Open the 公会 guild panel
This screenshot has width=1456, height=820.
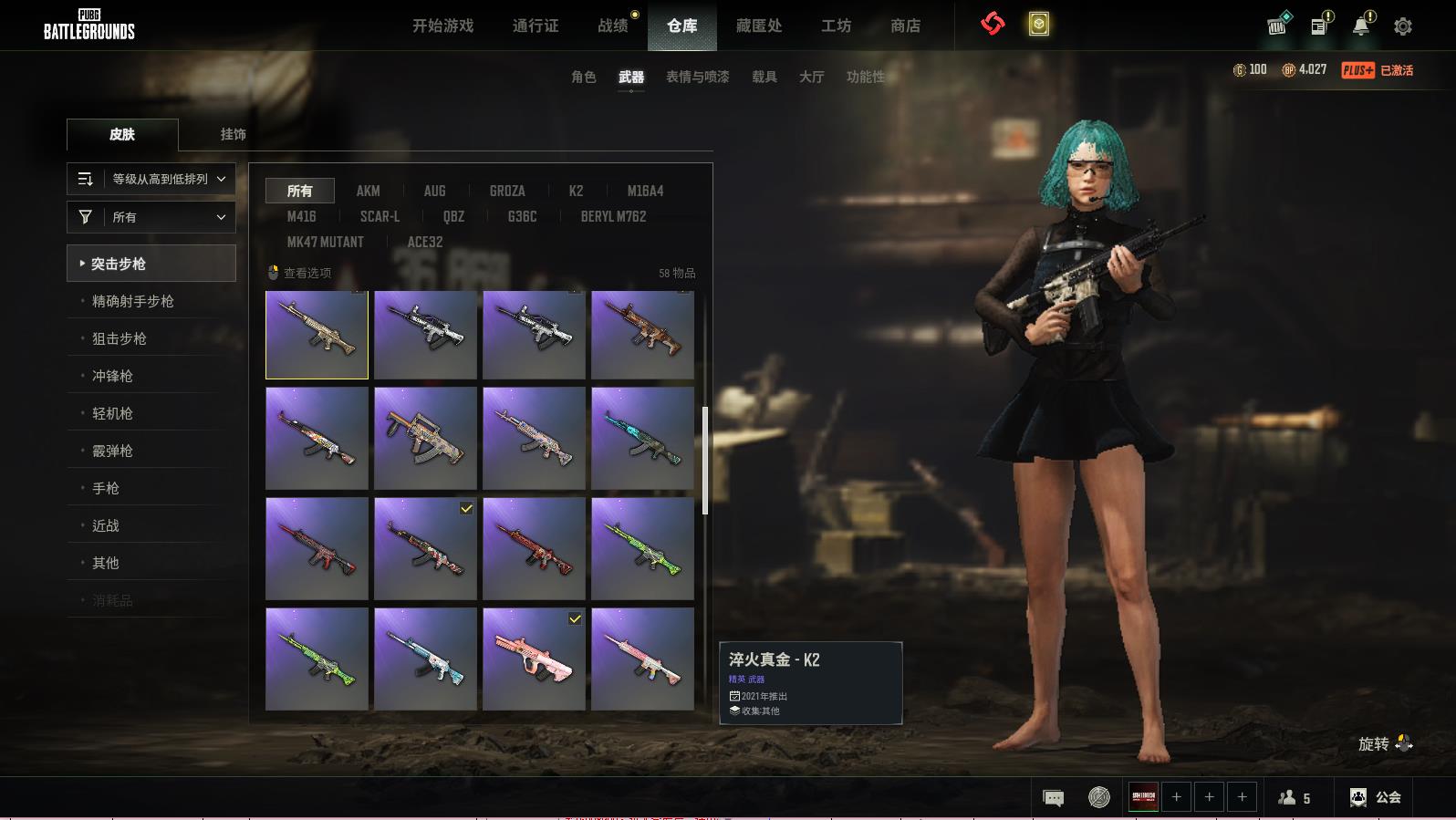1376,797
